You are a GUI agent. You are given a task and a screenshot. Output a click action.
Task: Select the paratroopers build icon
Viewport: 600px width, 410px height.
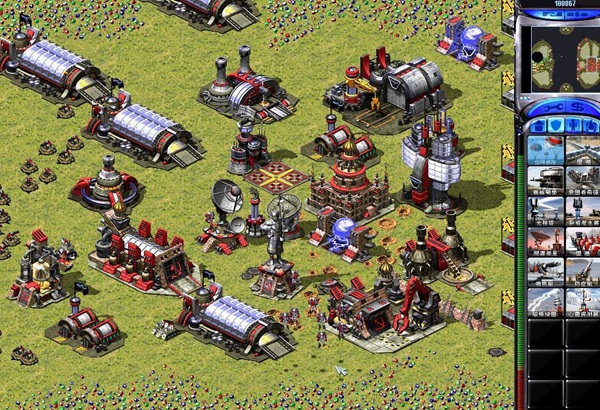[x=545, y=151]
